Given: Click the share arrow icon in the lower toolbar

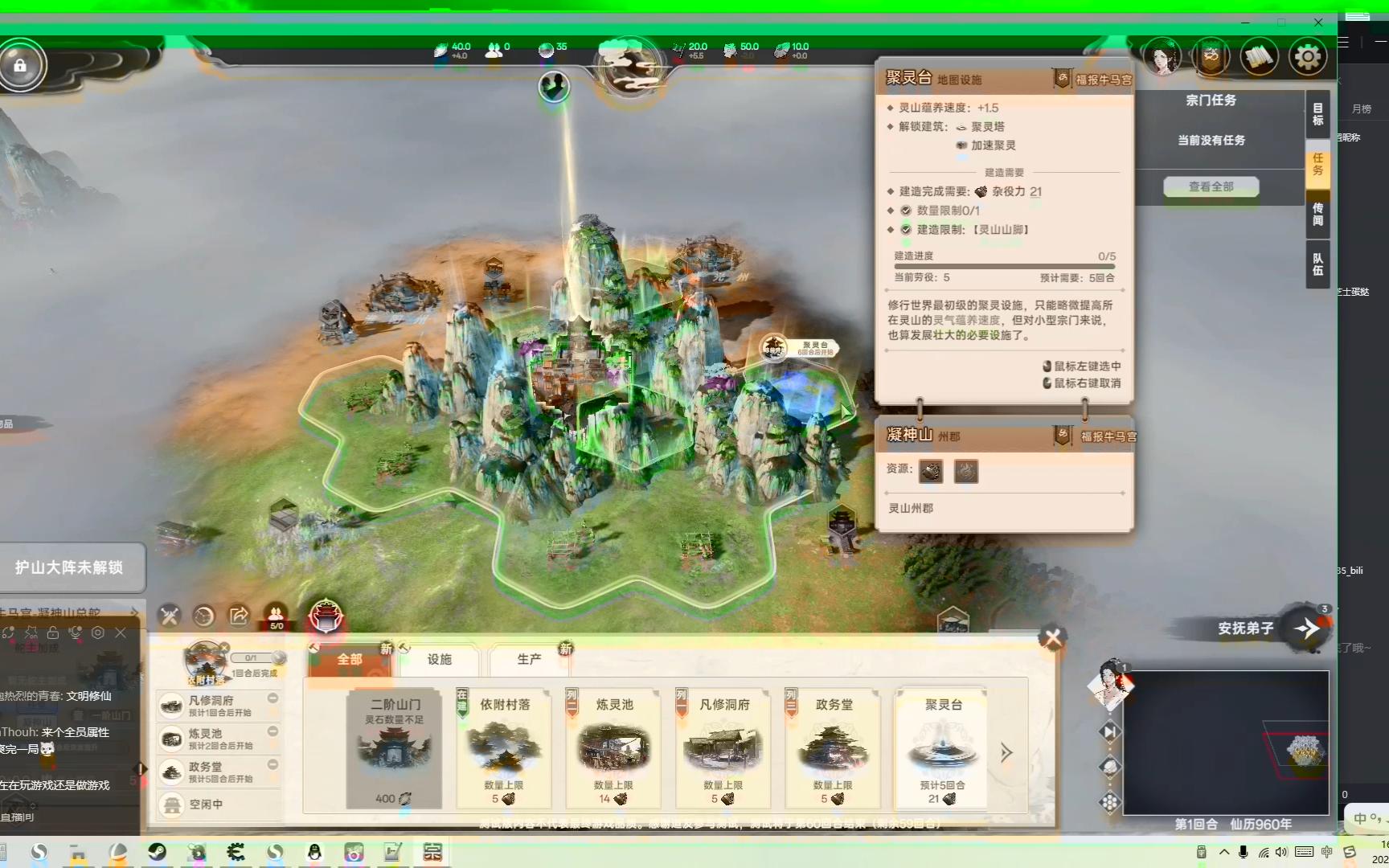Looking at the screenshot, I should (238, 616).
